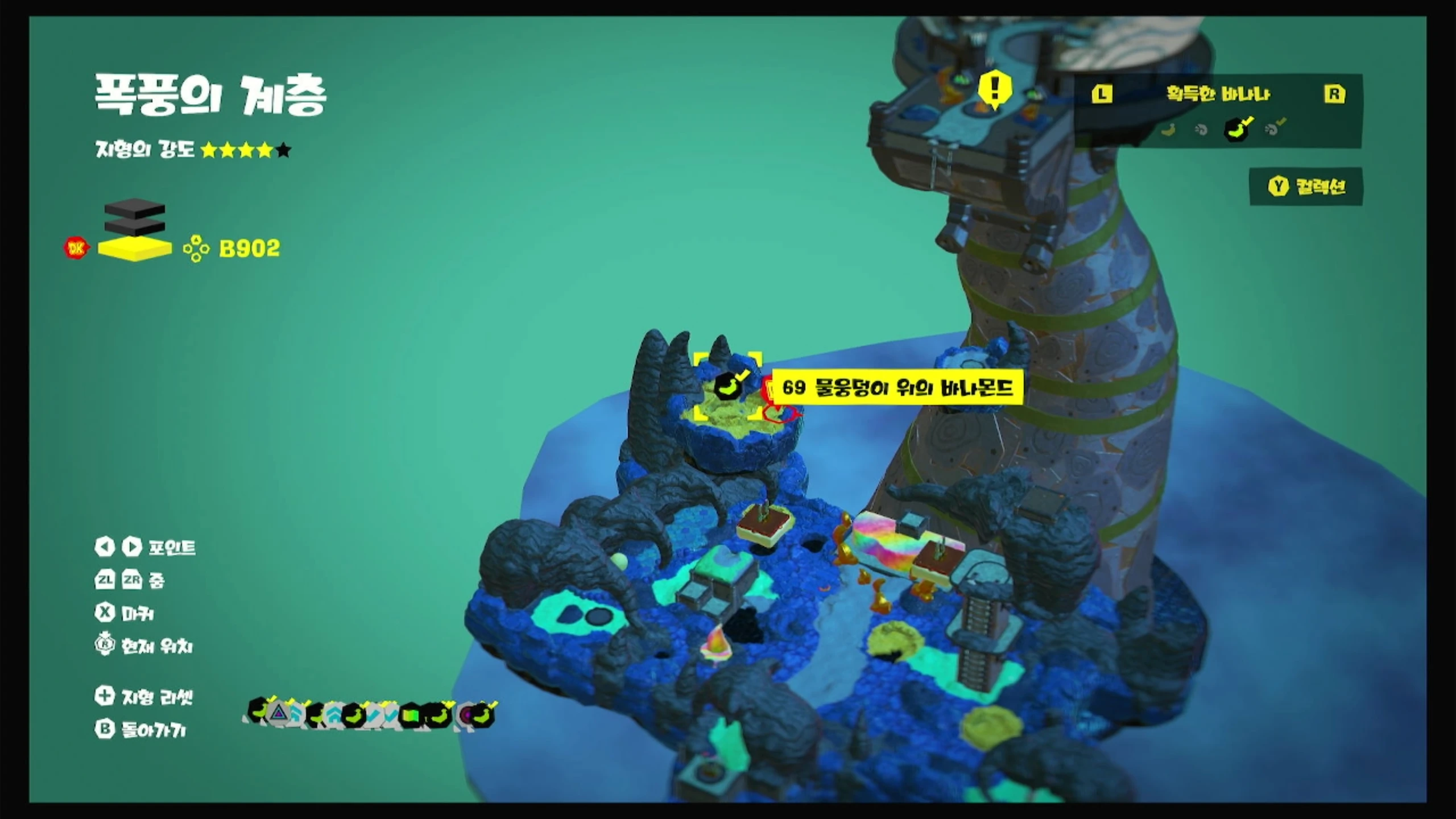Select the yellow highlighted layer tile
The height and width of the screenshot is (819, 1456).
point(135,249)
